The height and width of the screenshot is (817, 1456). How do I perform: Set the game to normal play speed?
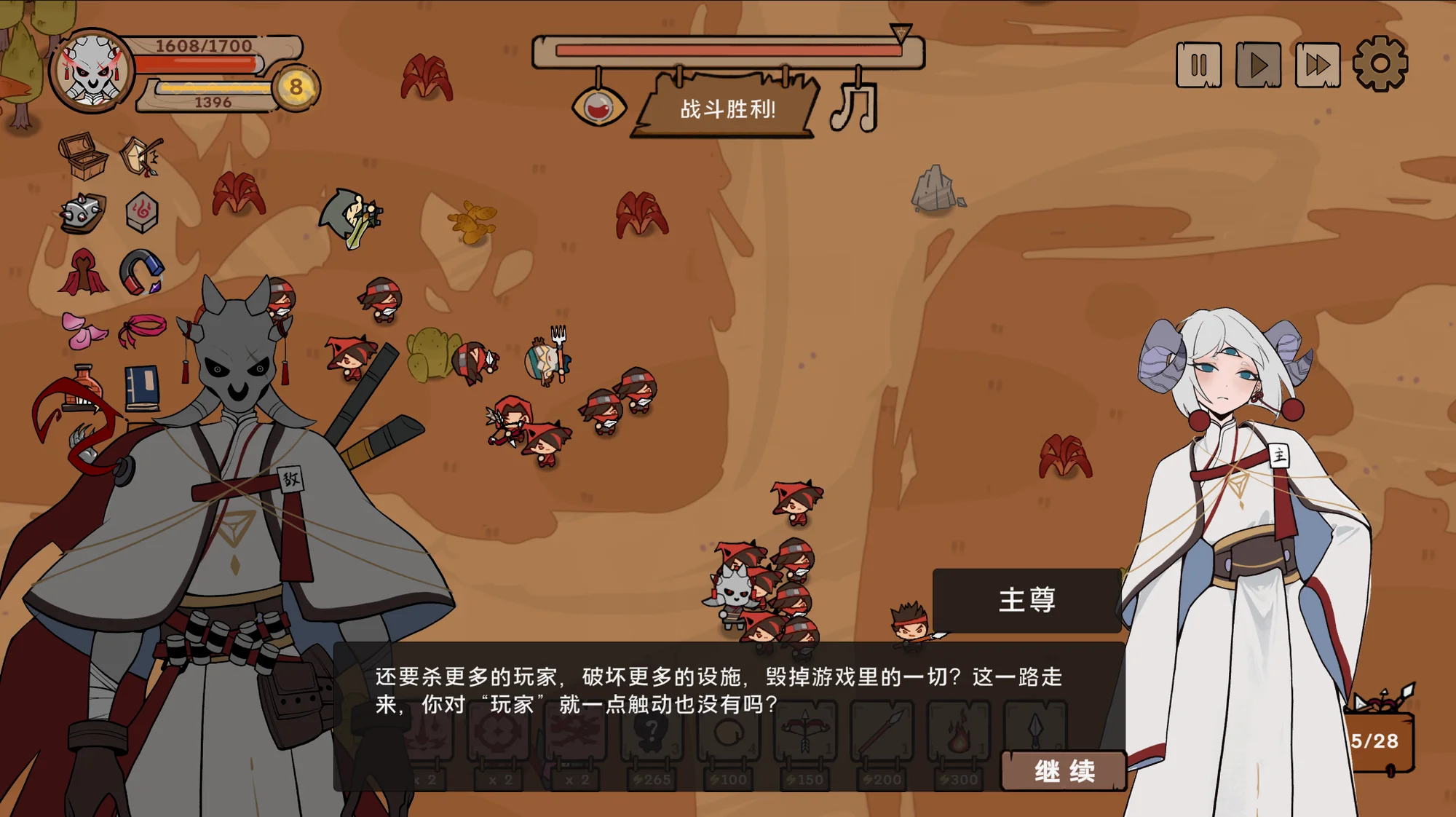(1258, 66)
